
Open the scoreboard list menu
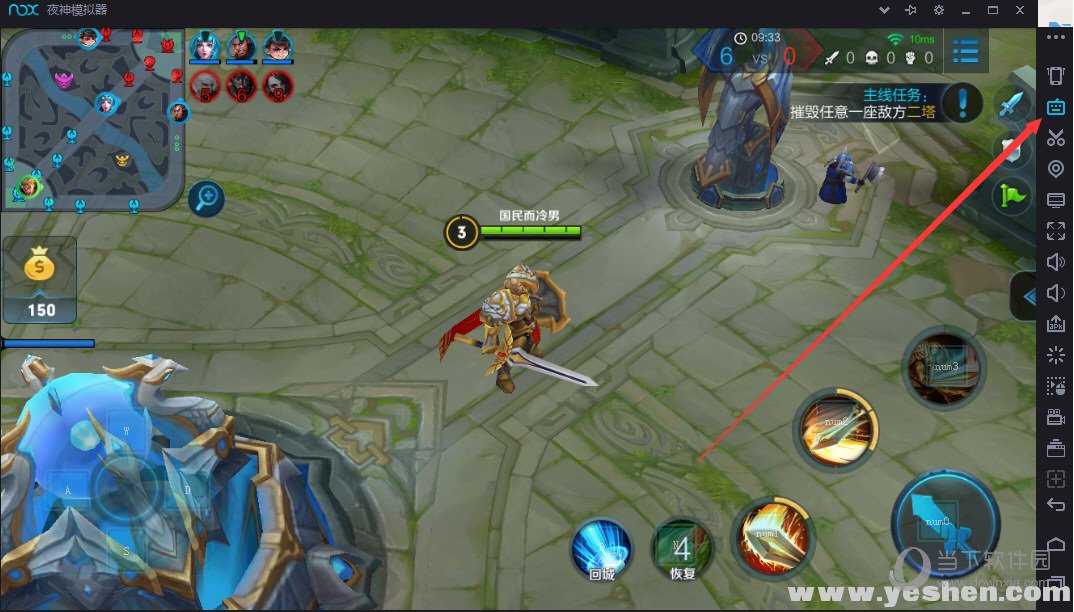point(966,51)
